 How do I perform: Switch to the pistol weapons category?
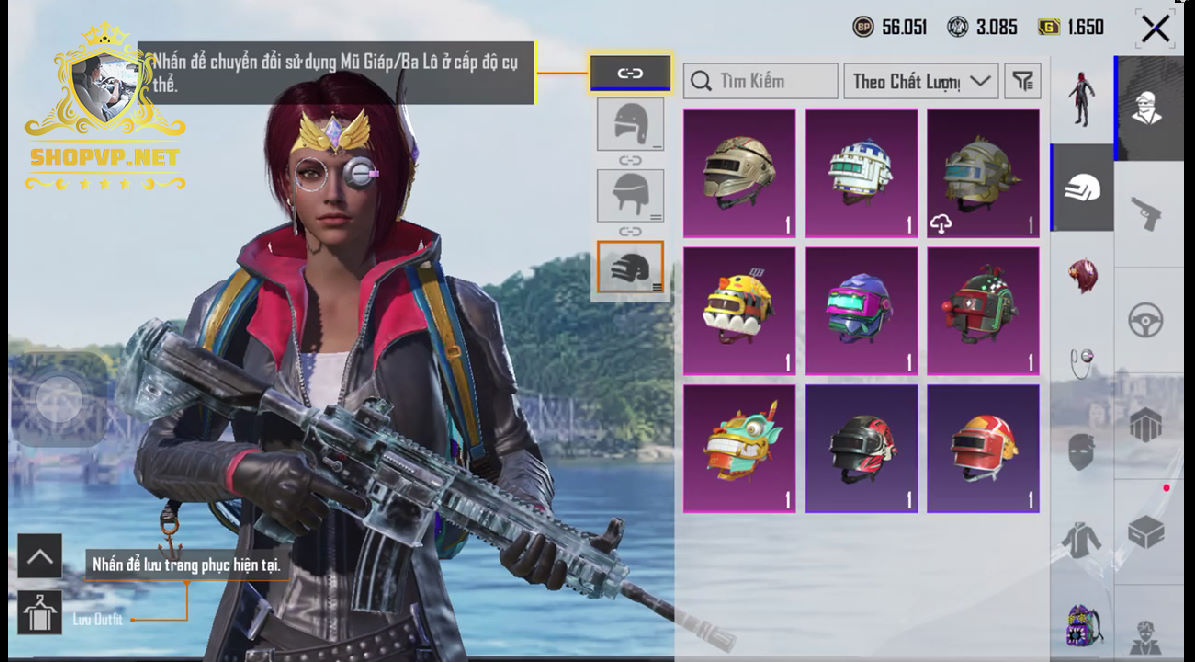[x=1145, y=212]
